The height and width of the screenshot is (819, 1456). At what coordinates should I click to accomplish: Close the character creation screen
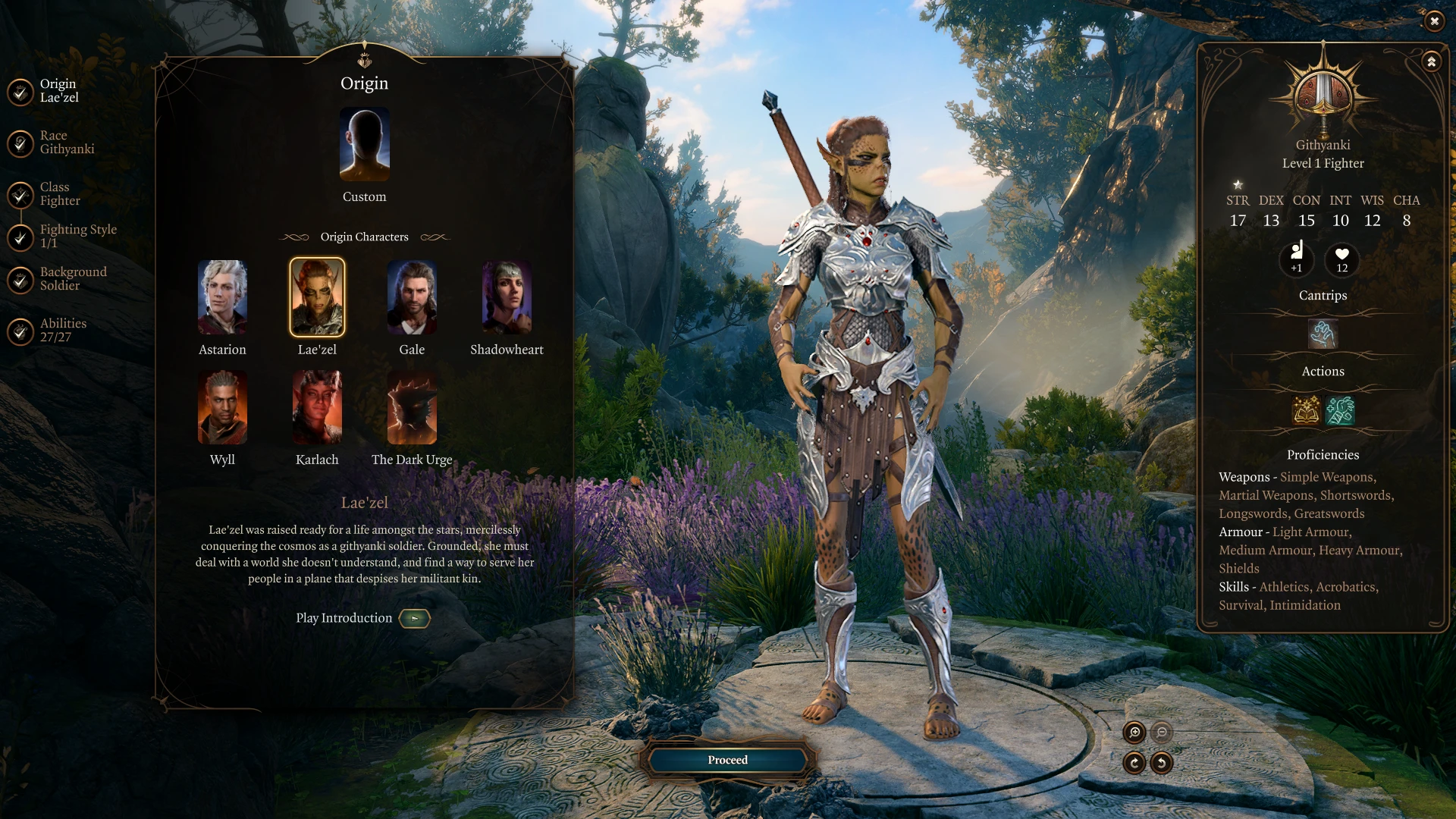pos(1434,21)
